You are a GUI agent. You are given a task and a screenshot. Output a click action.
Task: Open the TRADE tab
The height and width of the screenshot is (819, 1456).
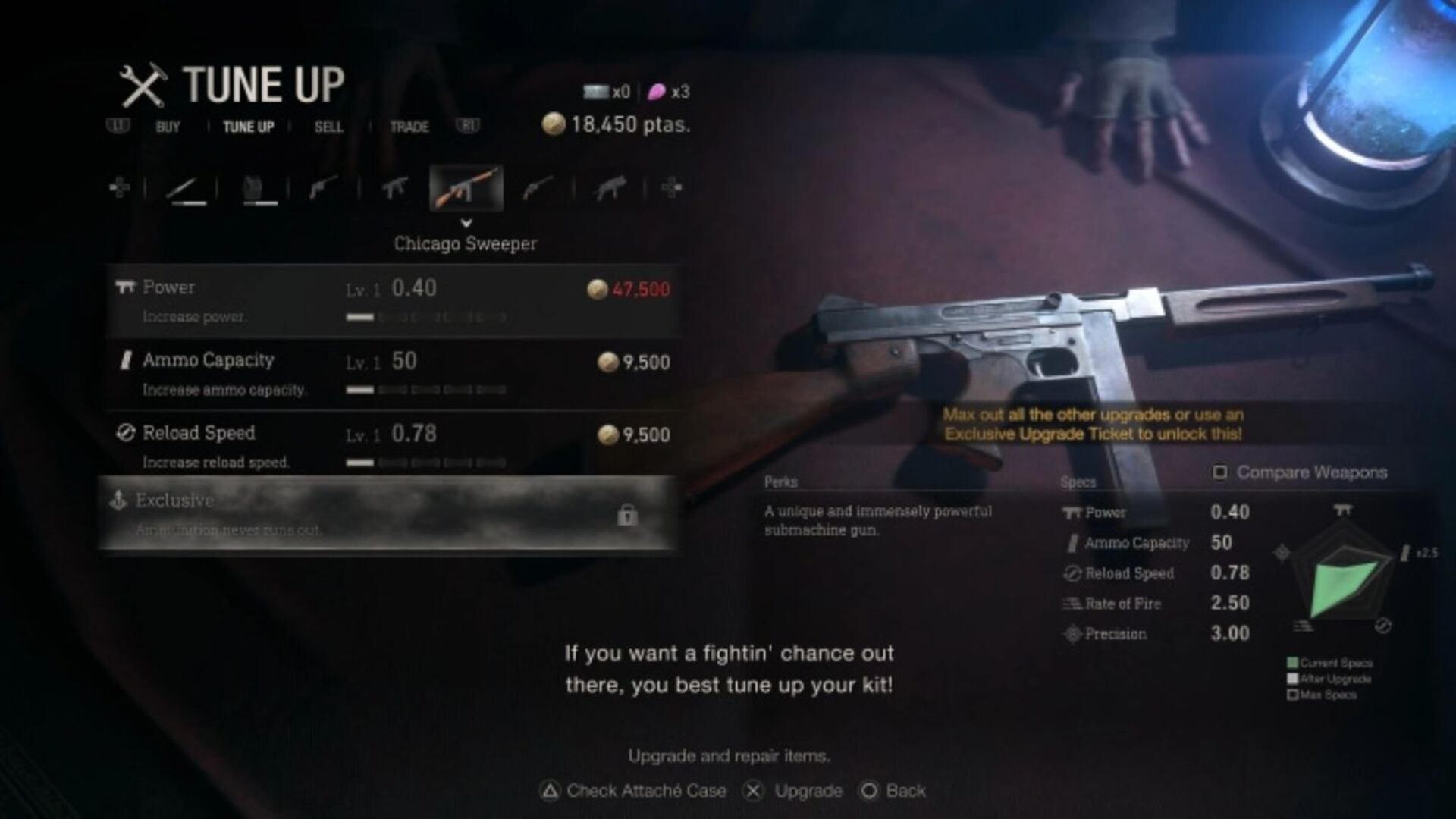(408, 127)
